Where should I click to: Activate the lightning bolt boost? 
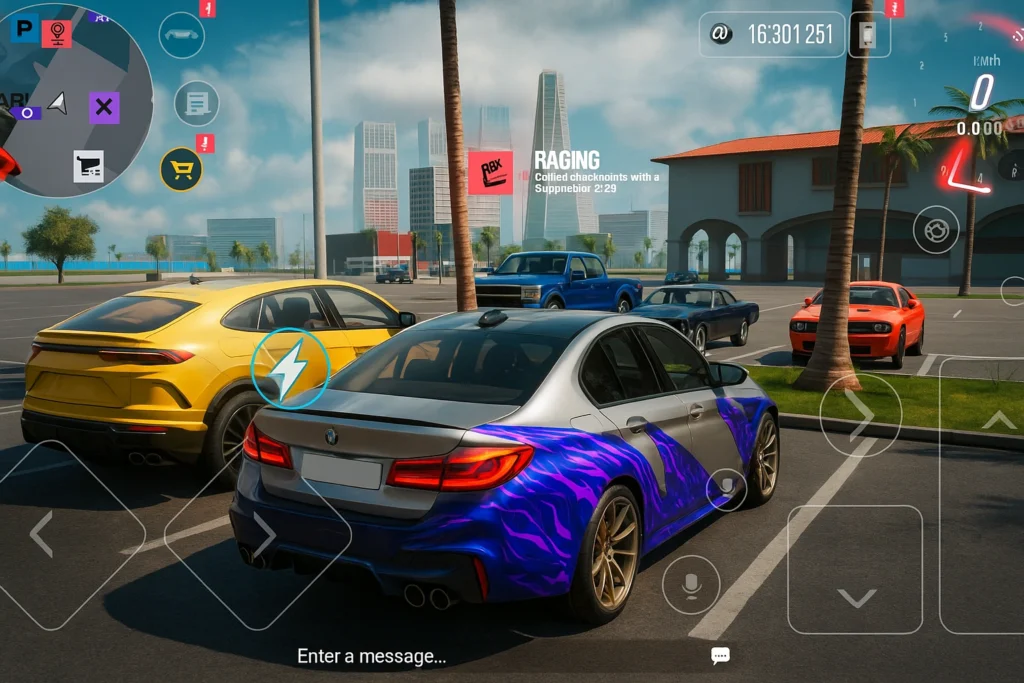coord(290,368)
